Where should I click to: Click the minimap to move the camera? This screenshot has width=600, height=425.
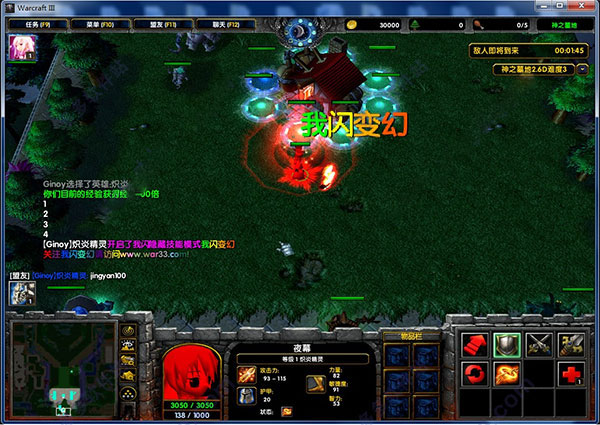(62, 367)
